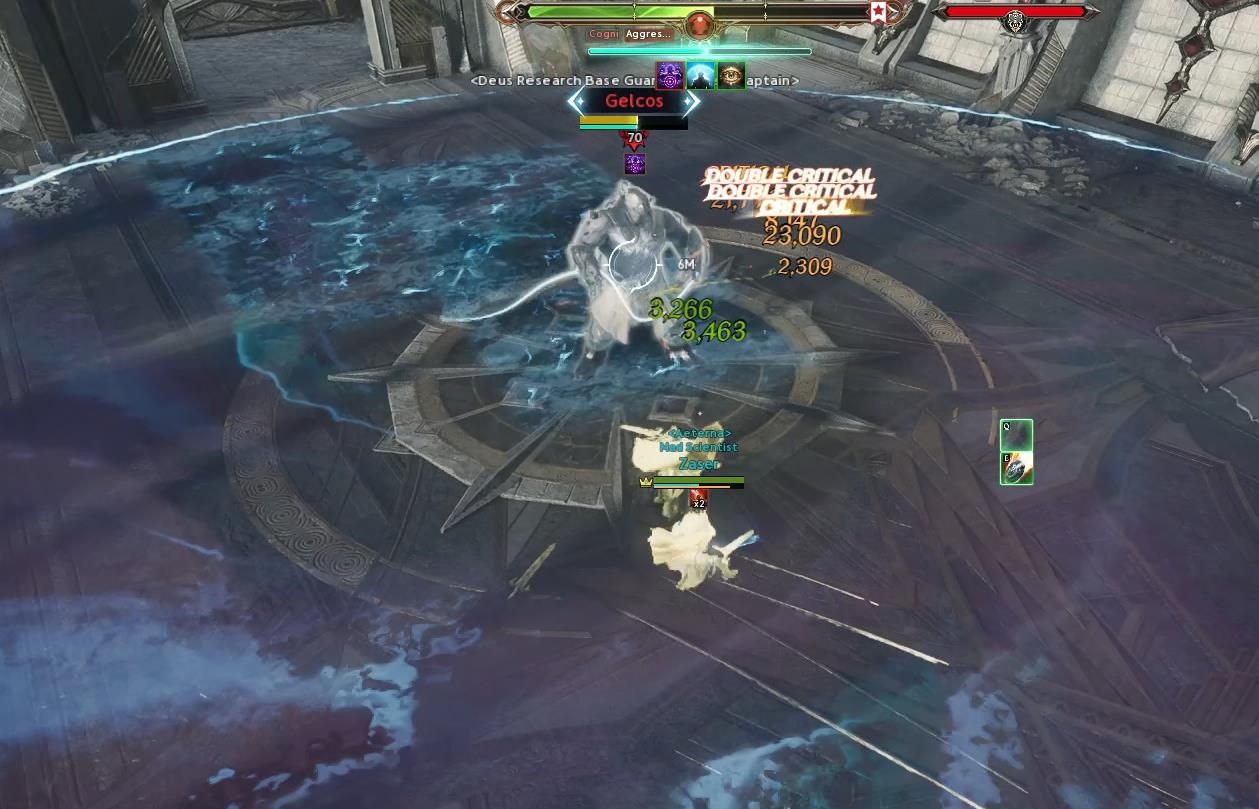Select the Gelcos target nameplate
1259x809 pixels.
pos(634,101)
